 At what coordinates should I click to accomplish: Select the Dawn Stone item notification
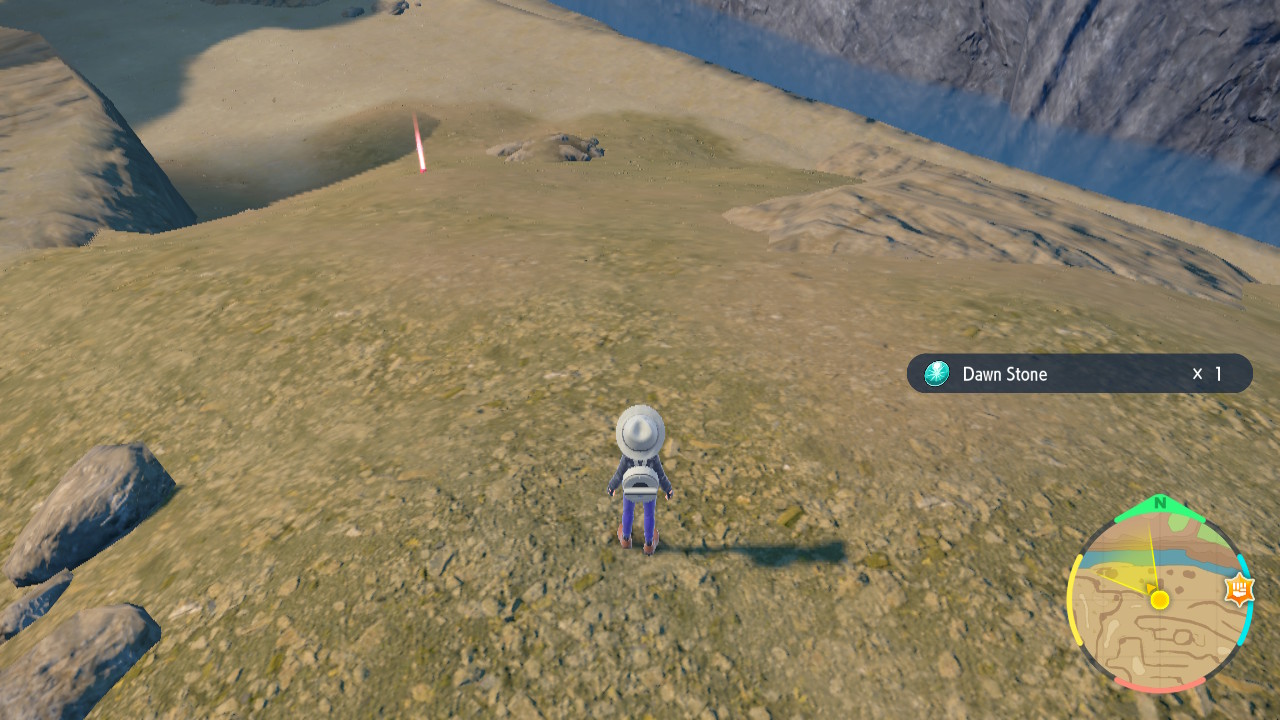click(1078, 374)
